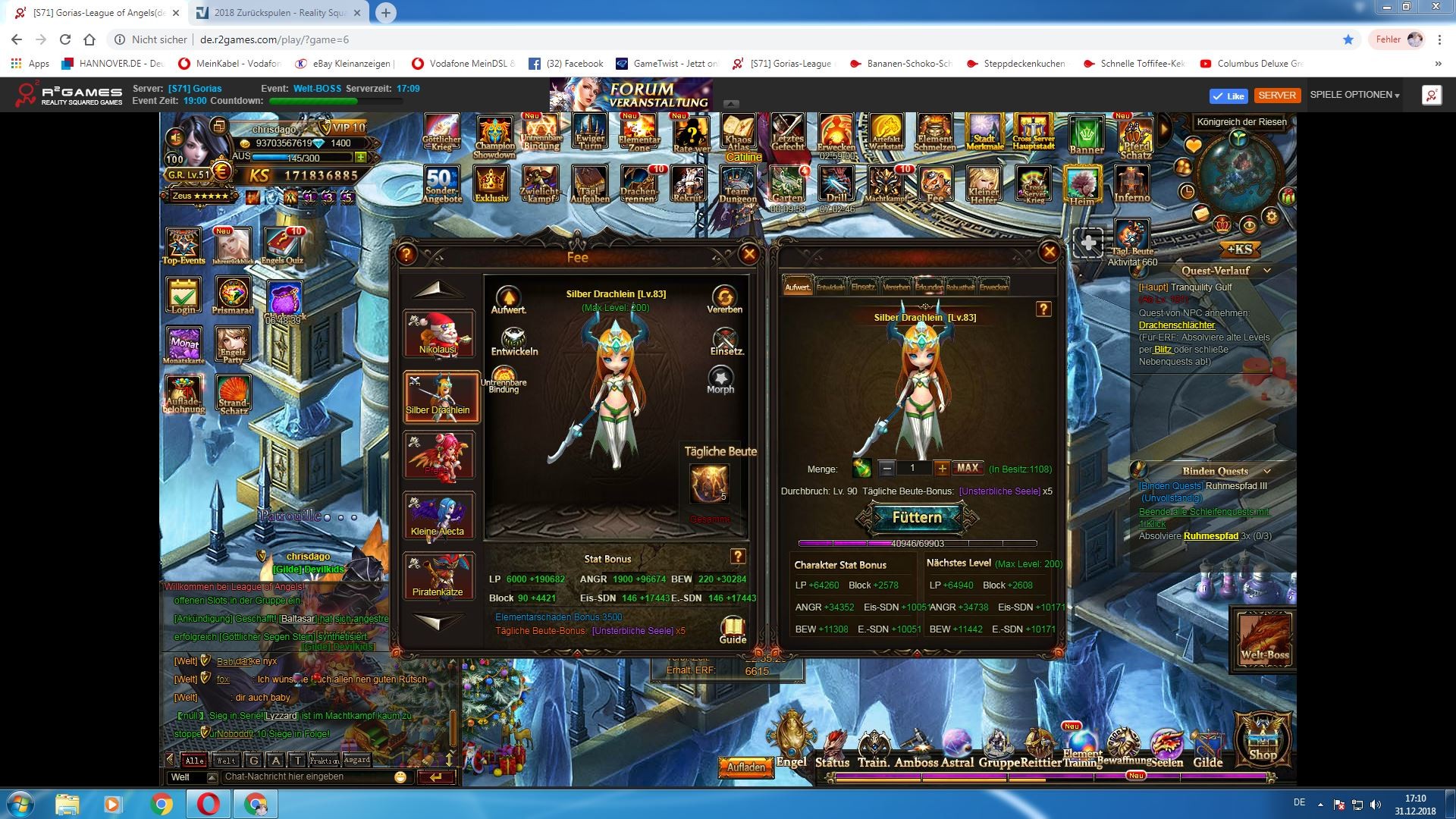Select the Nikolausi fairy from the list
Image resolution: width=1456 pixels, height=819 pixels.
coord(438,334)
